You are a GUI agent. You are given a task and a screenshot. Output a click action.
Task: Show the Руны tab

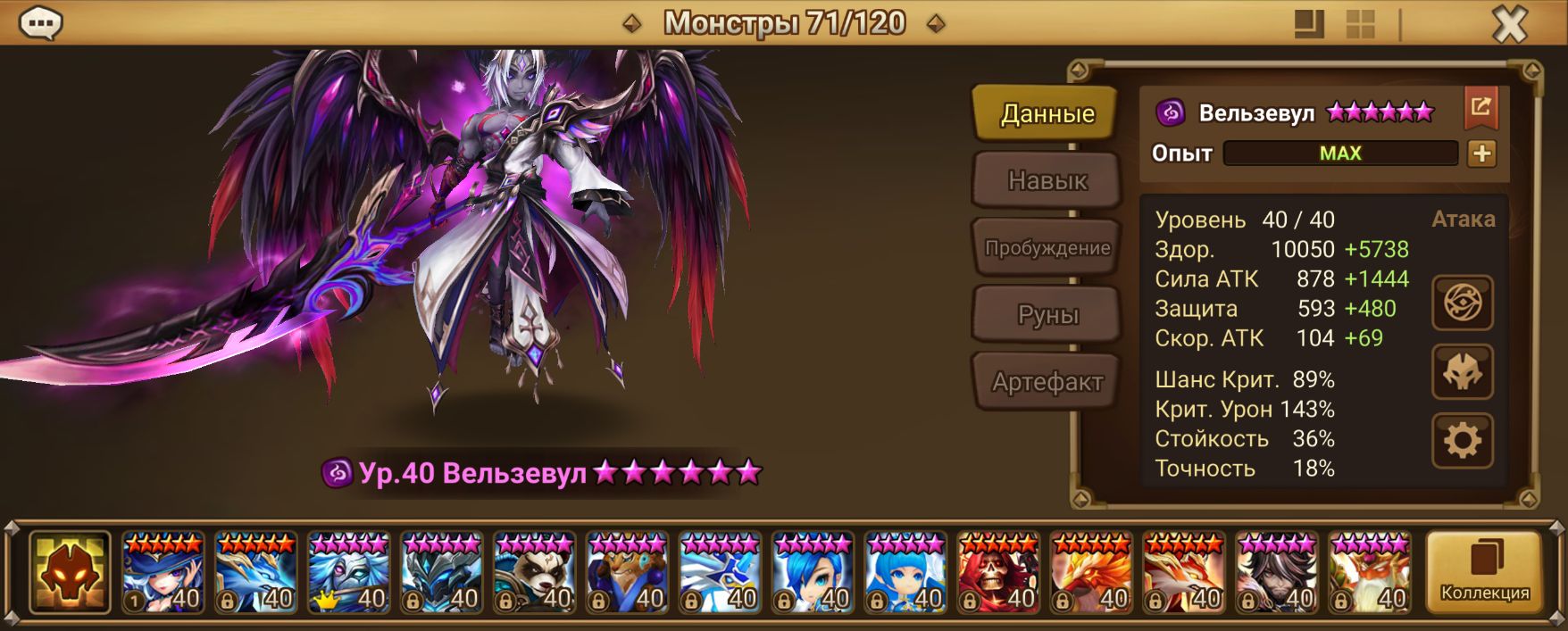1047,315
